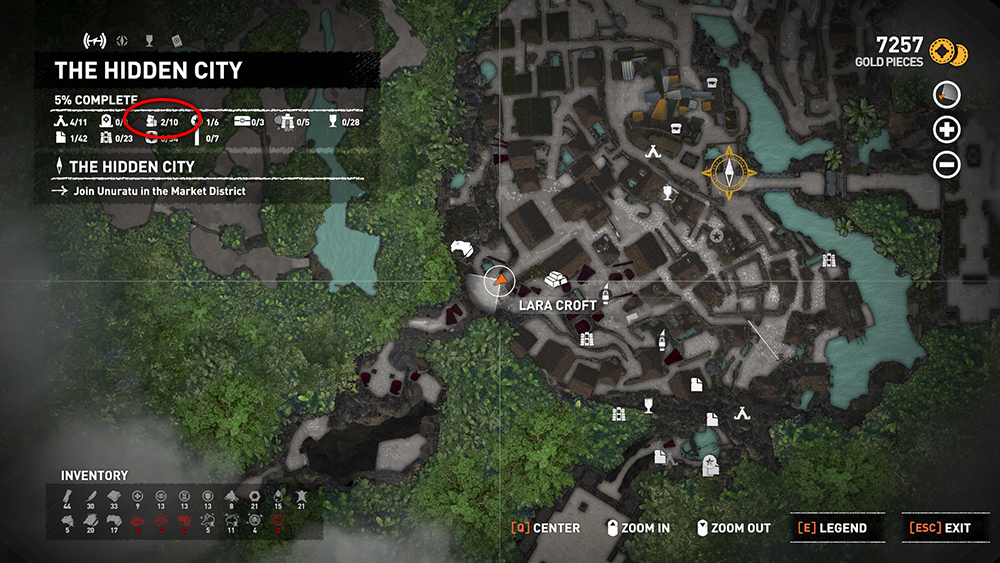
Task: Select the white crates marker beside Lara
Action: pyautogui.click(x=556, y=282)
